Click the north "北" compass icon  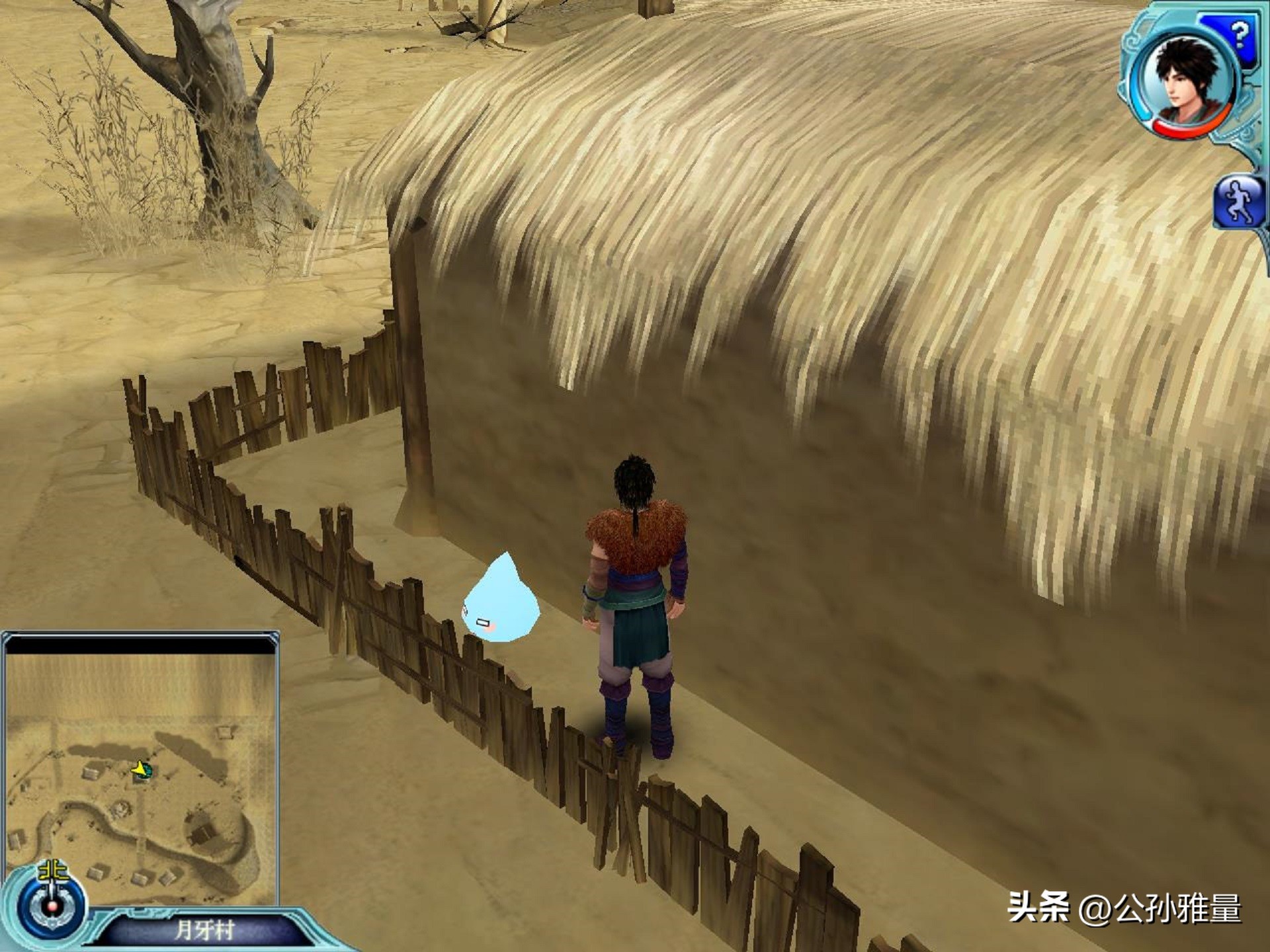52,871
